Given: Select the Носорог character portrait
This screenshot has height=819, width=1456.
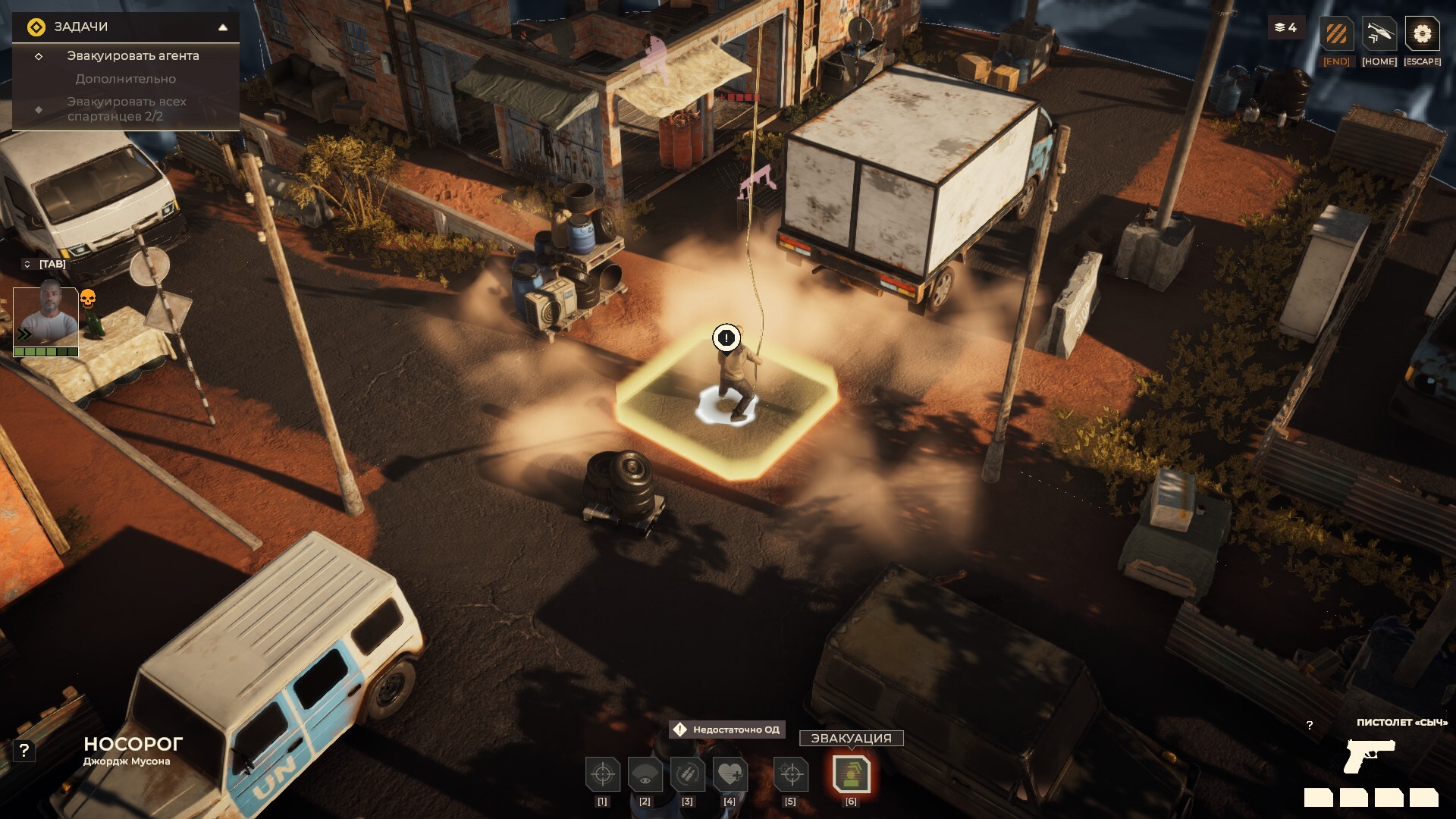Looking at the screenshot, I should coord(45,318).
